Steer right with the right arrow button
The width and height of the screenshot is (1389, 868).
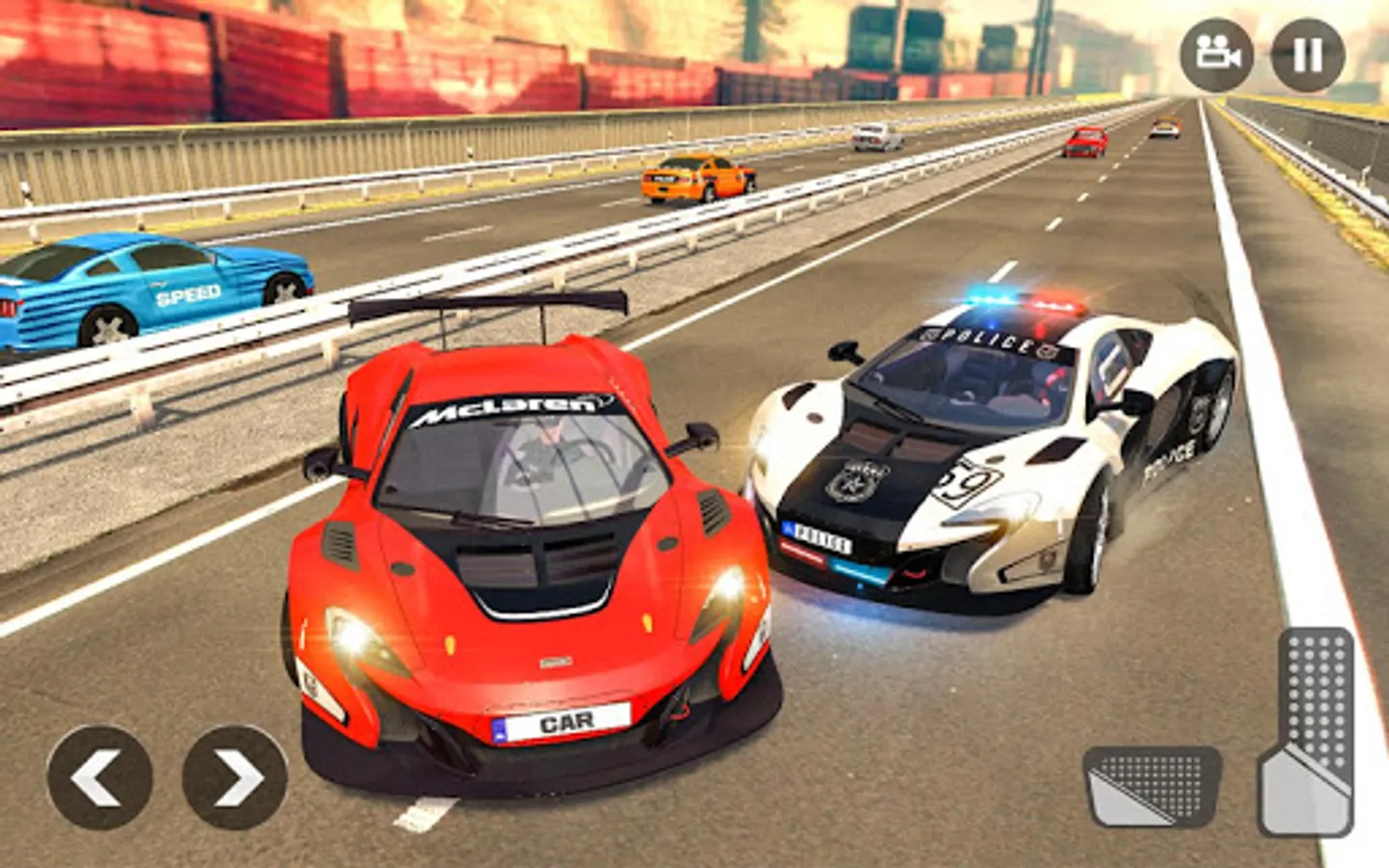point(234,777)
